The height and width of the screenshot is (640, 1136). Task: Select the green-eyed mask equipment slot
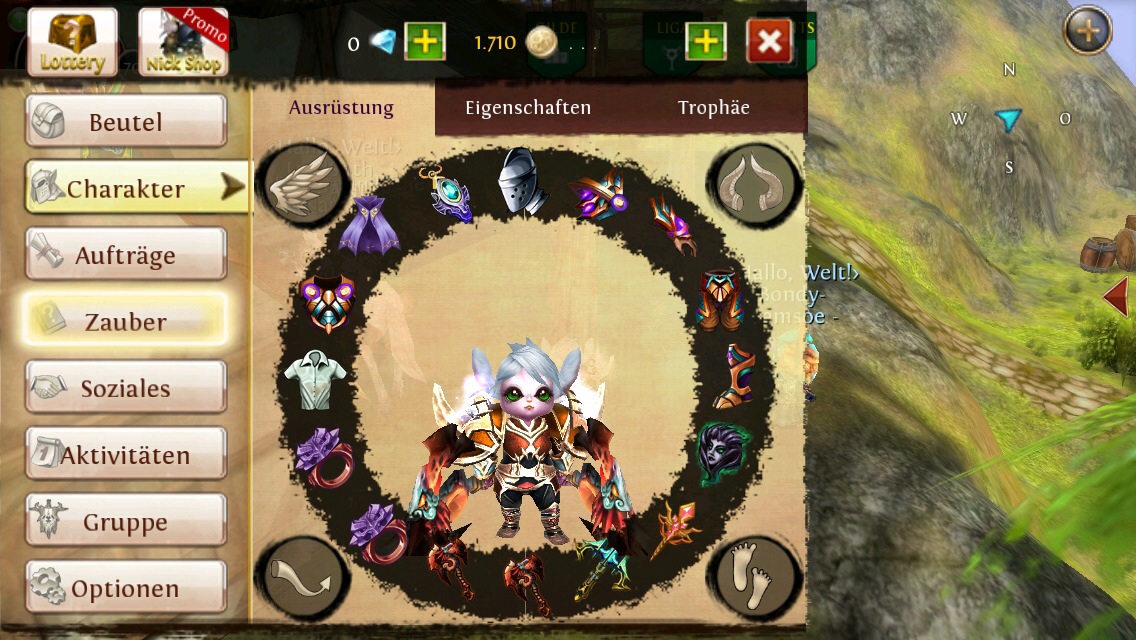coord(720,450)
